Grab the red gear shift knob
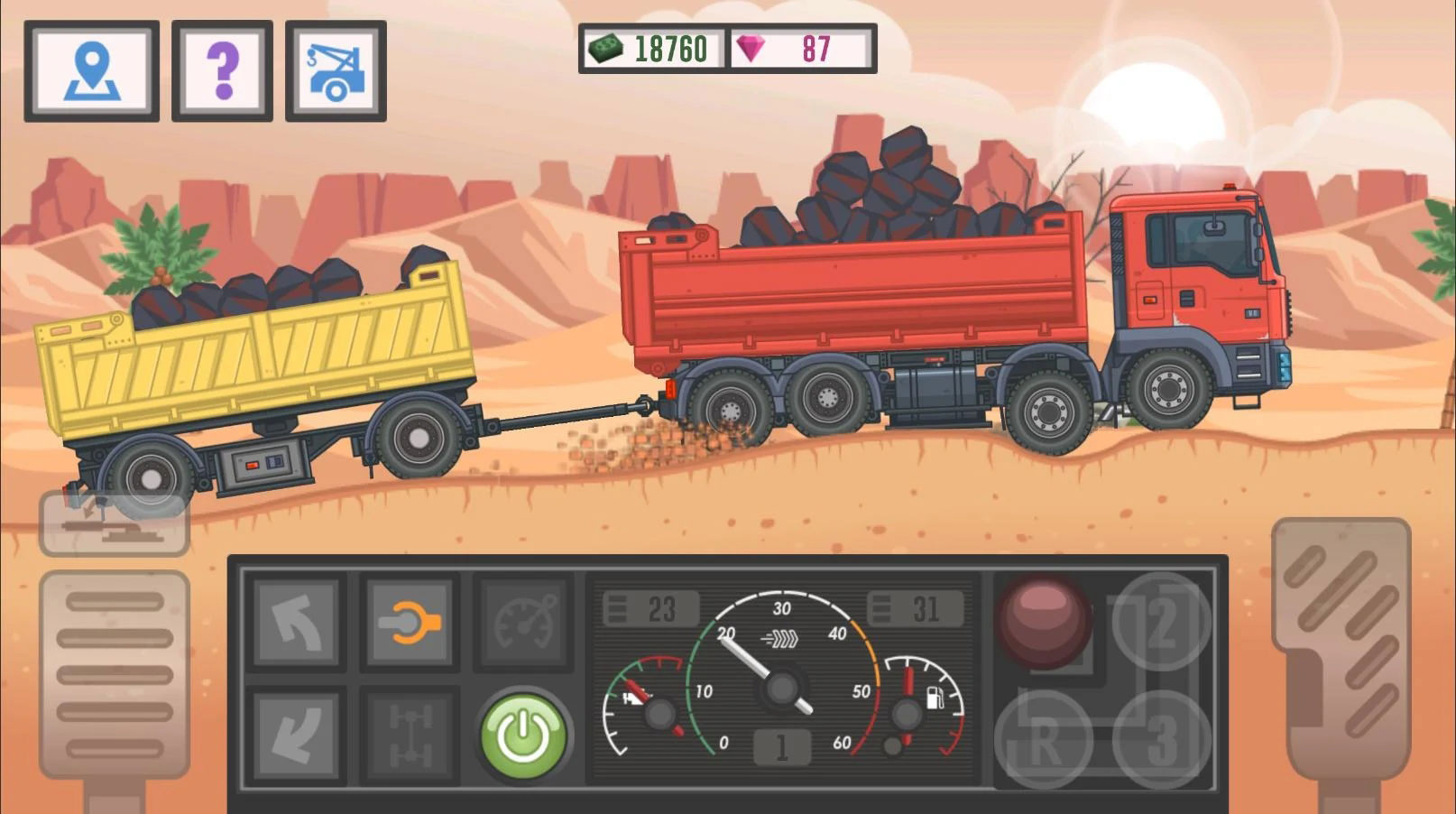The height and width of the screenshot is (814, 1456). click(x=1044, y=622)
